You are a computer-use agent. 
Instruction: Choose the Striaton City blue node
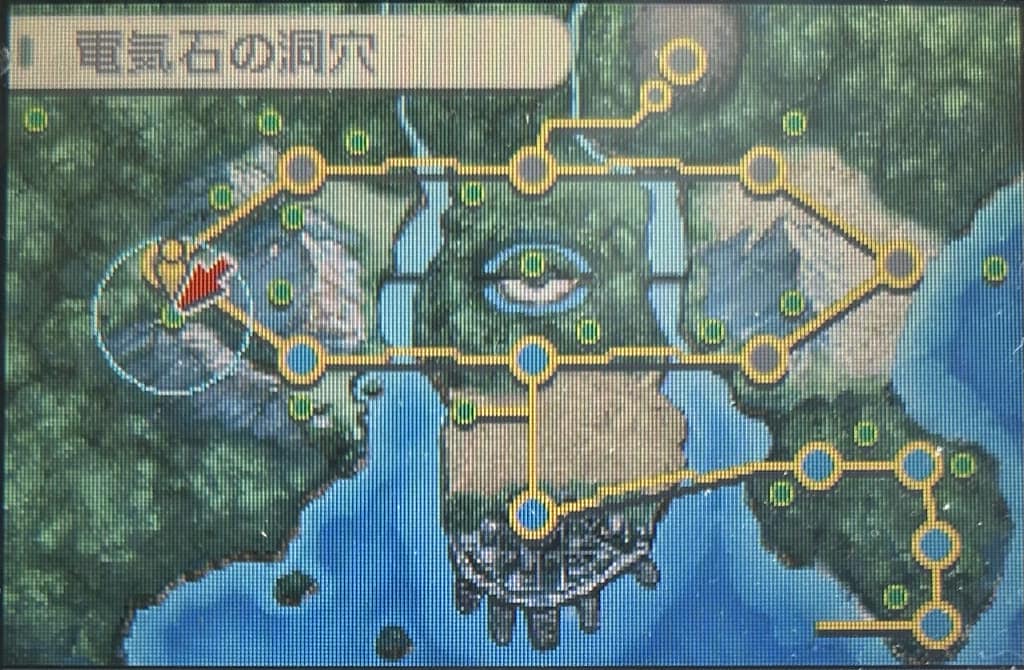pos(917,465)
